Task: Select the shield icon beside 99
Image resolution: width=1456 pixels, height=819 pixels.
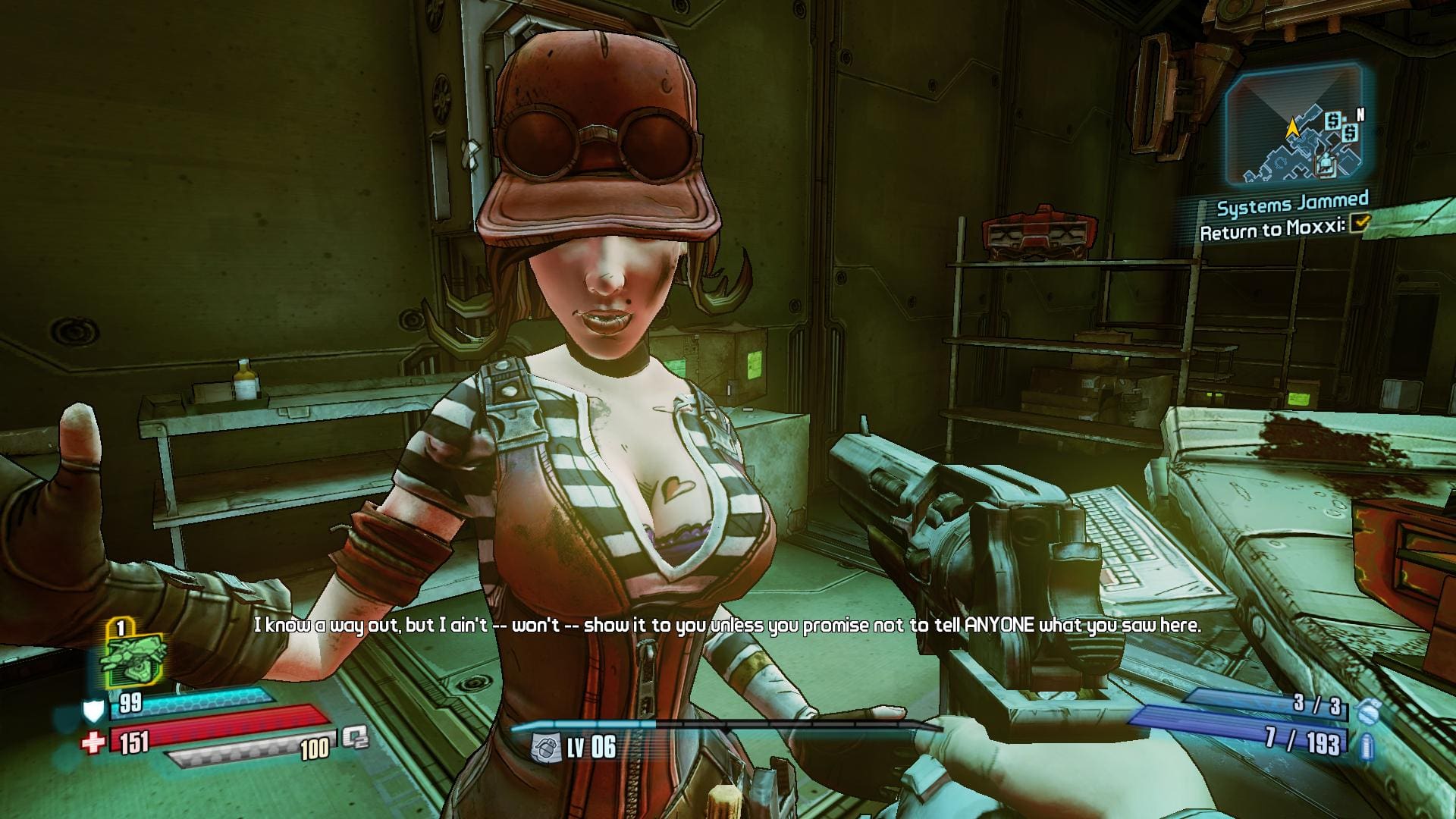Action: pyautogui.click(x=93, y=711)
